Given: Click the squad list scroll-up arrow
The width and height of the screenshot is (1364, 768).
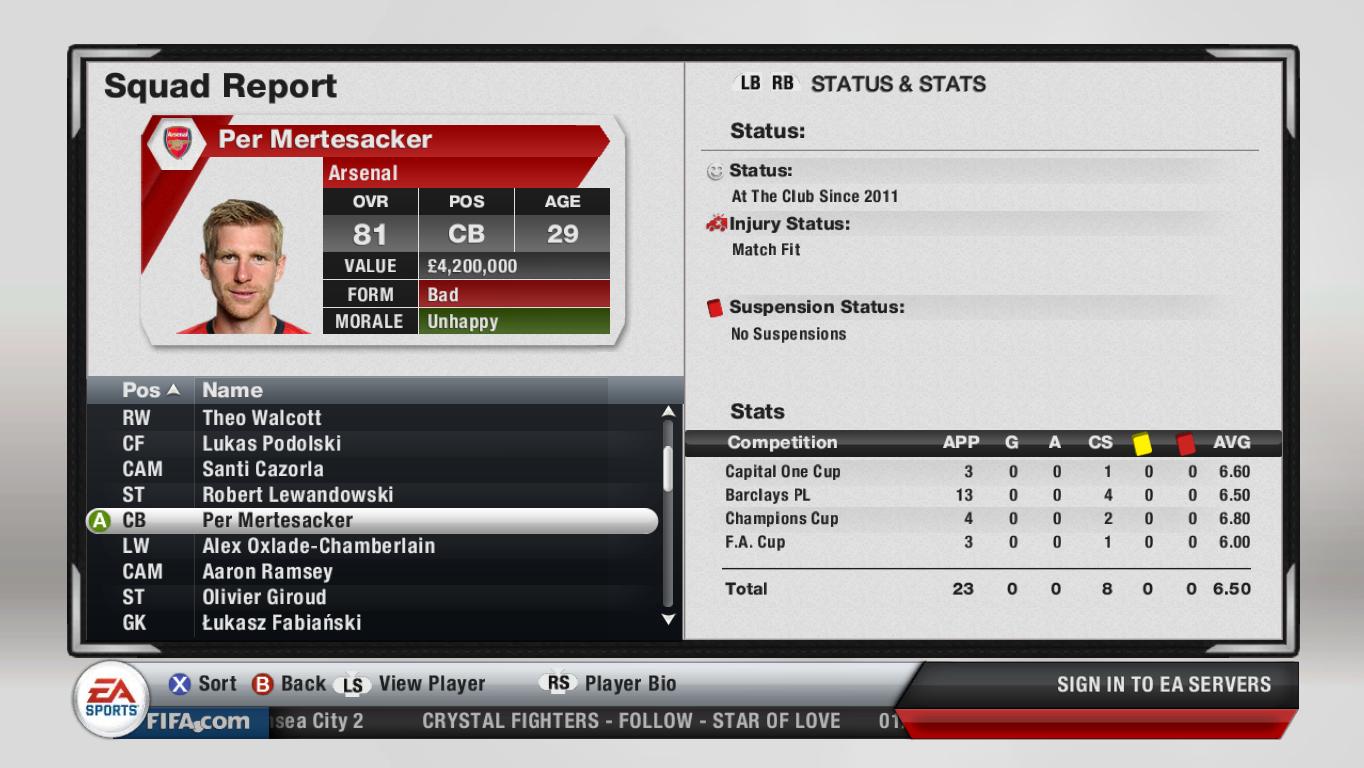Looking at the screenshot, I should coord(669,411).
